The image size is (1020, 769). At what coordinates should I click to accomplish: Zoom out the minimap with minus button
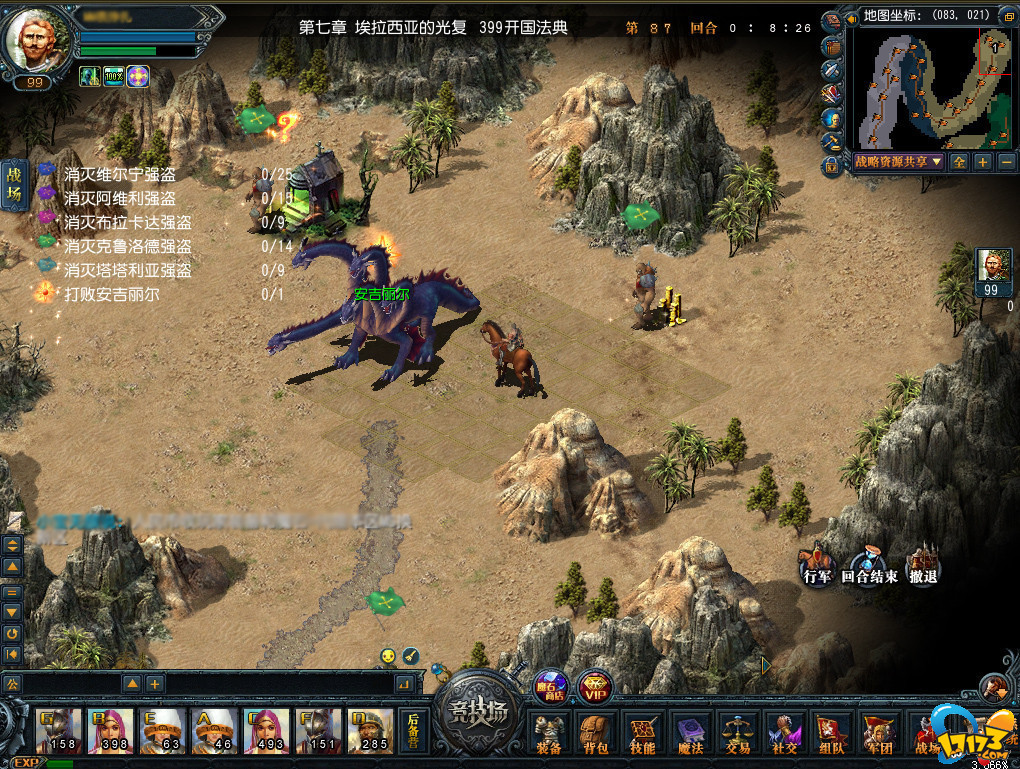(x=1006, y=161)
